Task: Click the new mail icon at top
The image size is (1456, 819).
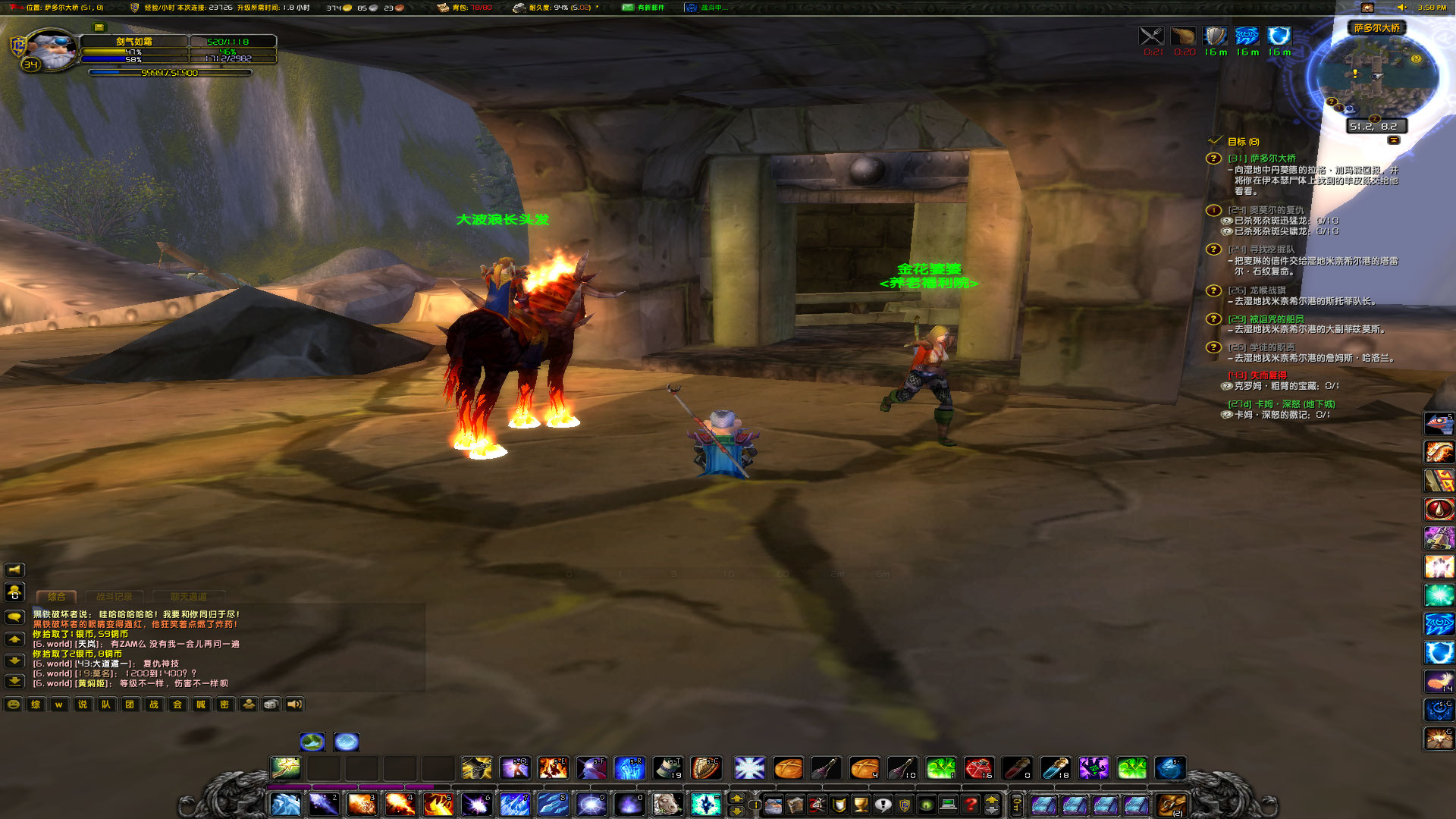Action: pyautogui.click(x=628, y=8)
